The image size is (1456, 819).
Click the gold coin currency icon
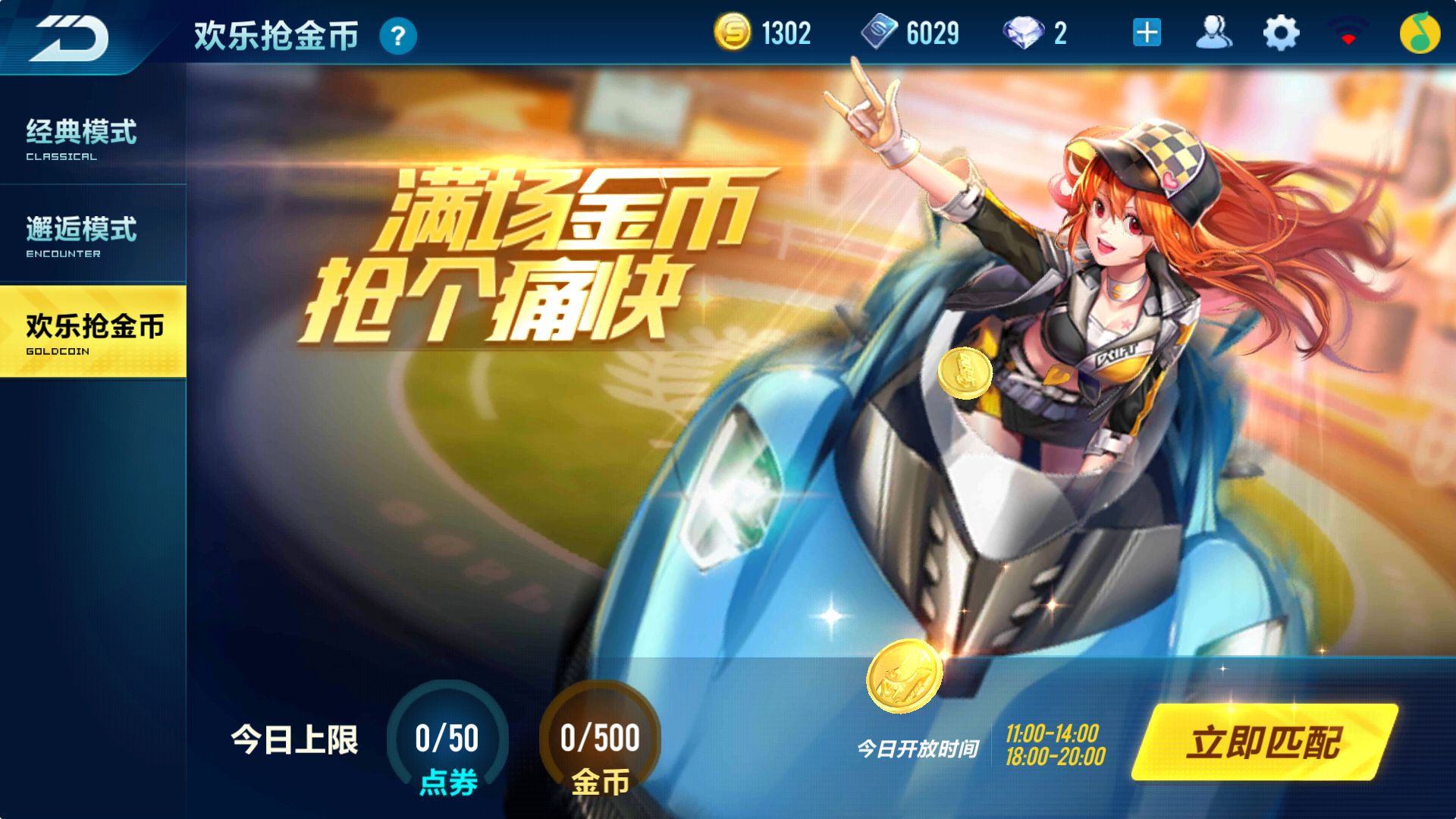pos(733,33)
